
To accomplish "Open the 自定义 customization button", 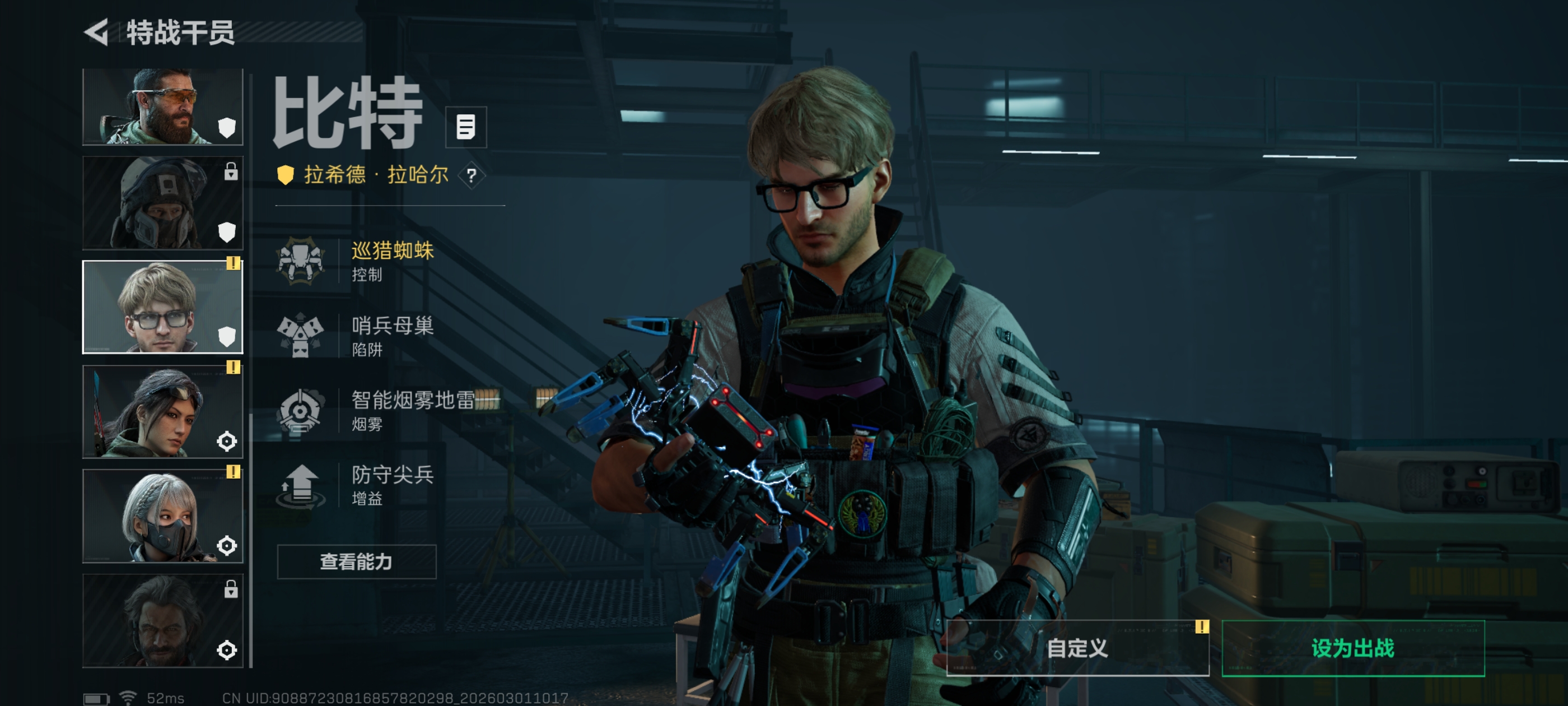I will [1077, 648].
